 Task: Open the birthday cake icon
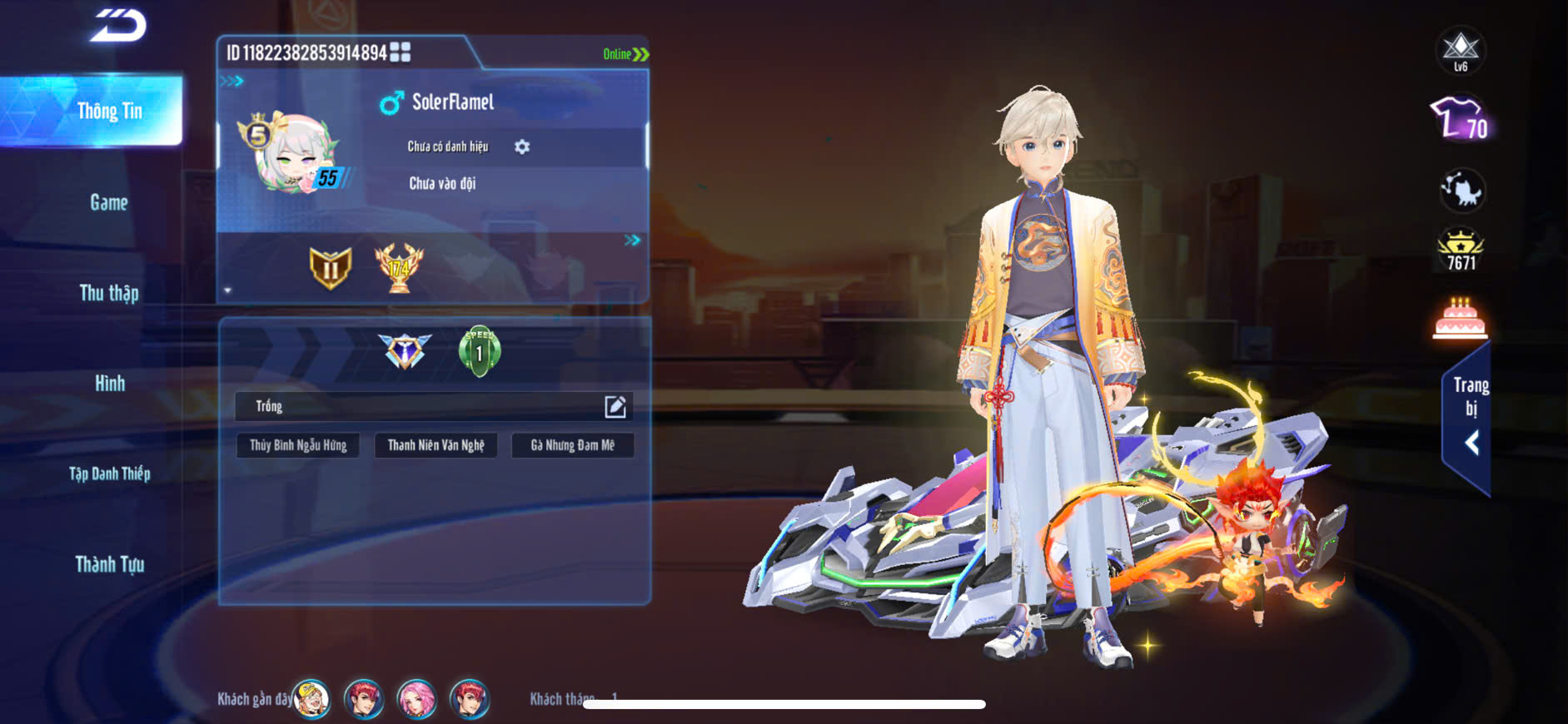1460,319
